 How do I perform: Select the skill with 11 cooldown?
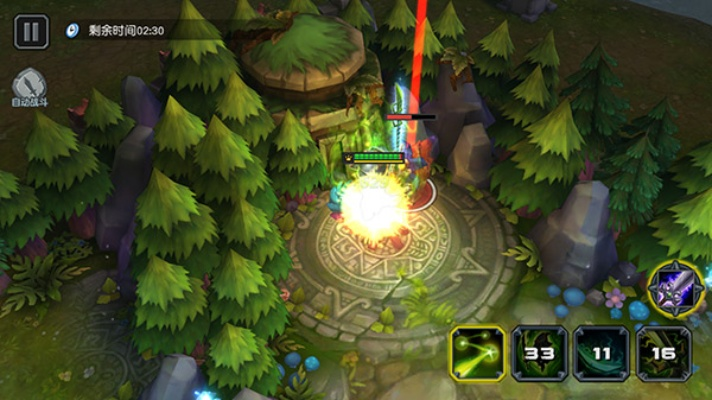(601, 353)
